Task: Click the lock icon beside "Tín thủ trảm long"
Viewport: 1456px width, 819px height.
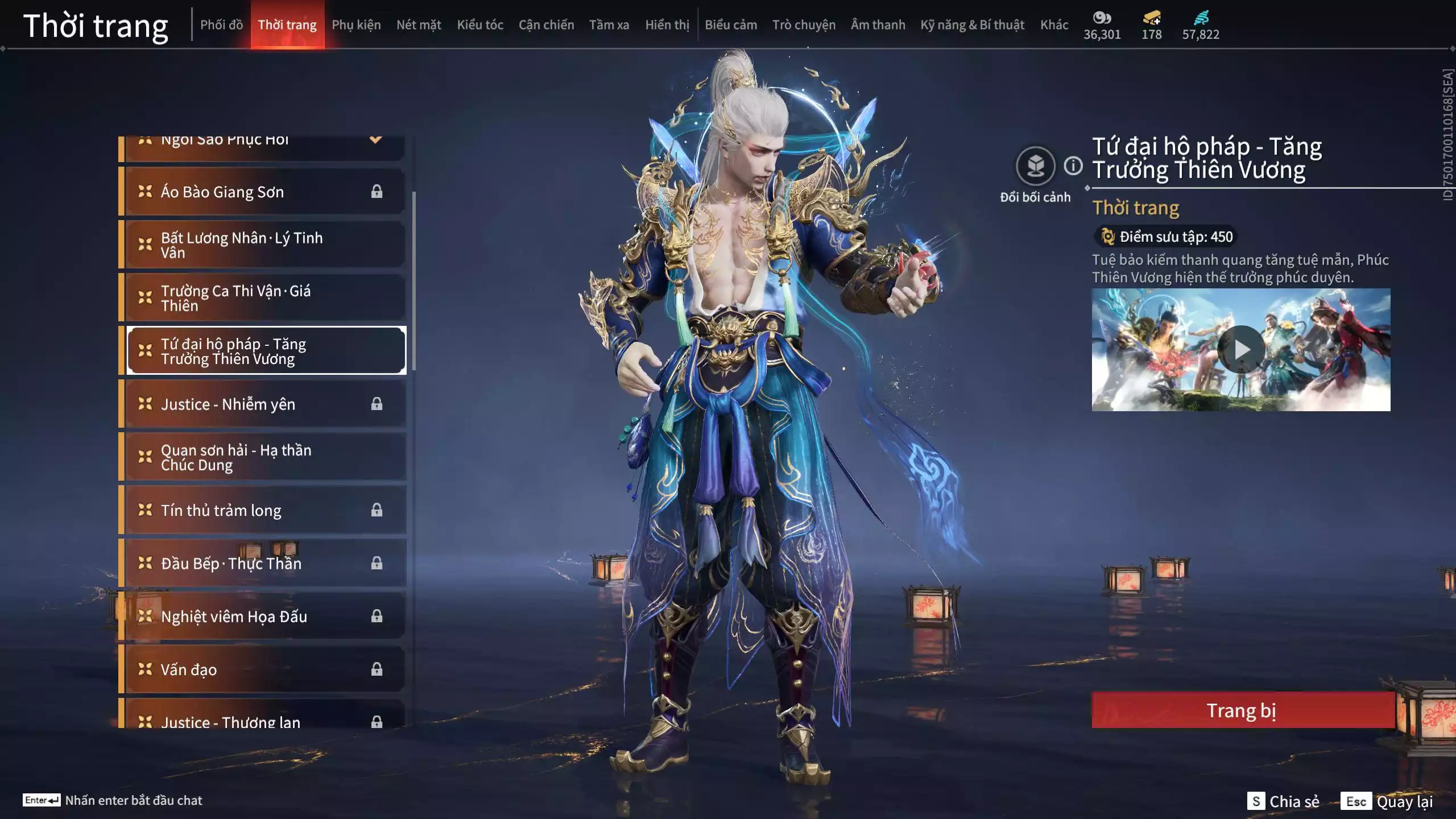Action: click(x=377, y=510)
